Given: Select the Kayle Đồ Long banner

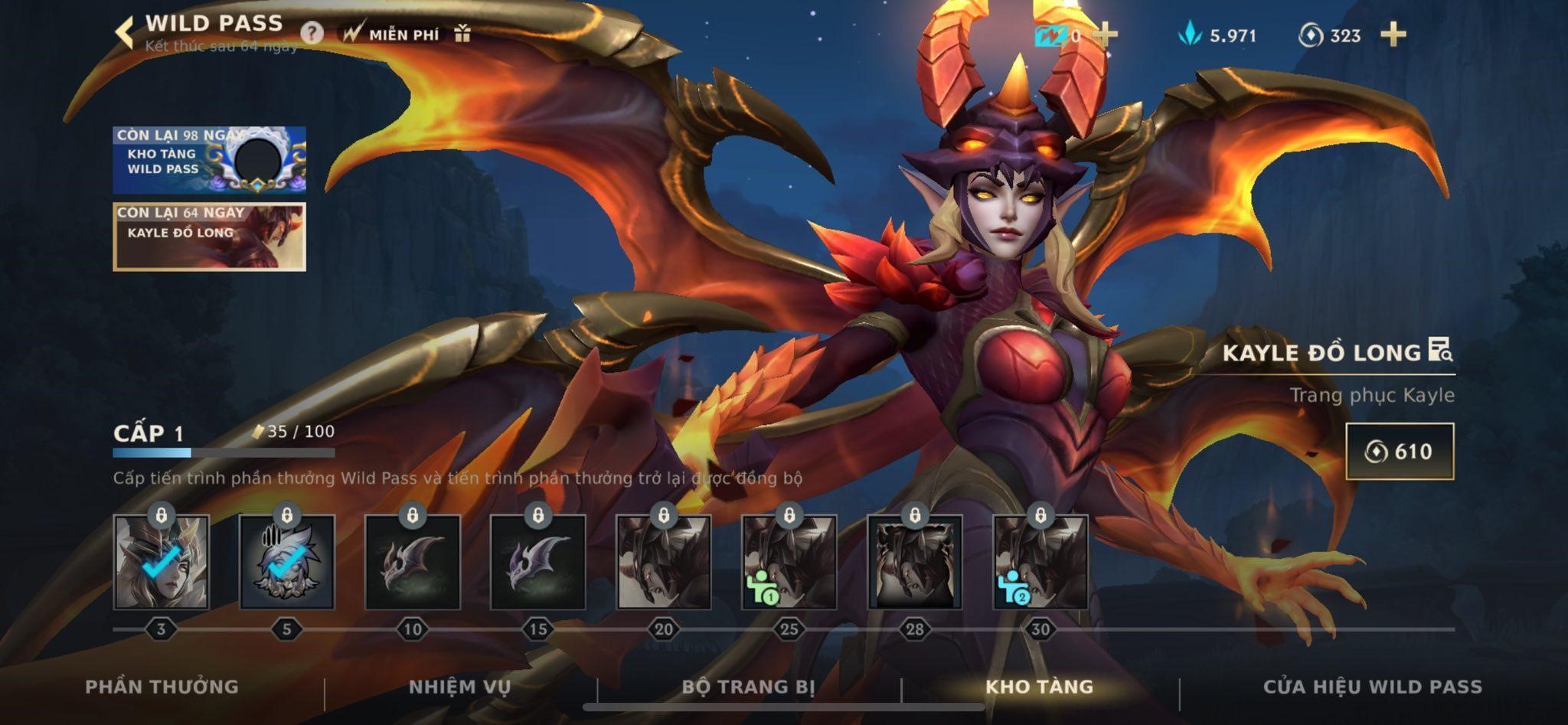Looking at the screenshot, I should [x=209, y=237].
